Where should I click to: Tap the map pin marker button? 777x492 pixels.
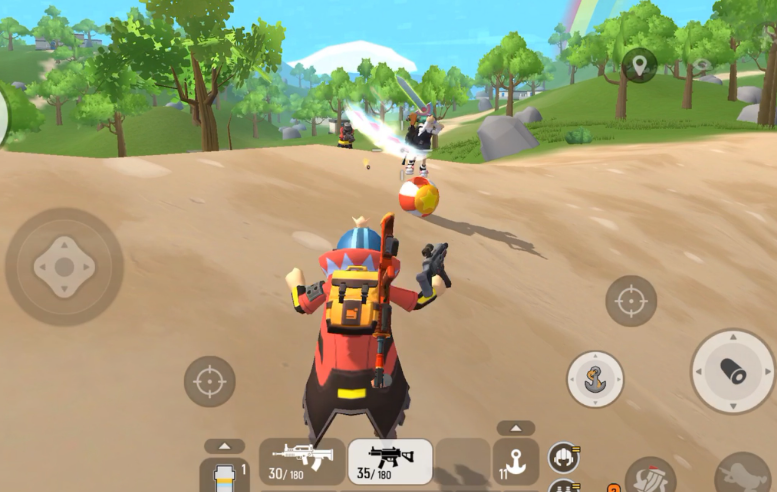(639, 65)
